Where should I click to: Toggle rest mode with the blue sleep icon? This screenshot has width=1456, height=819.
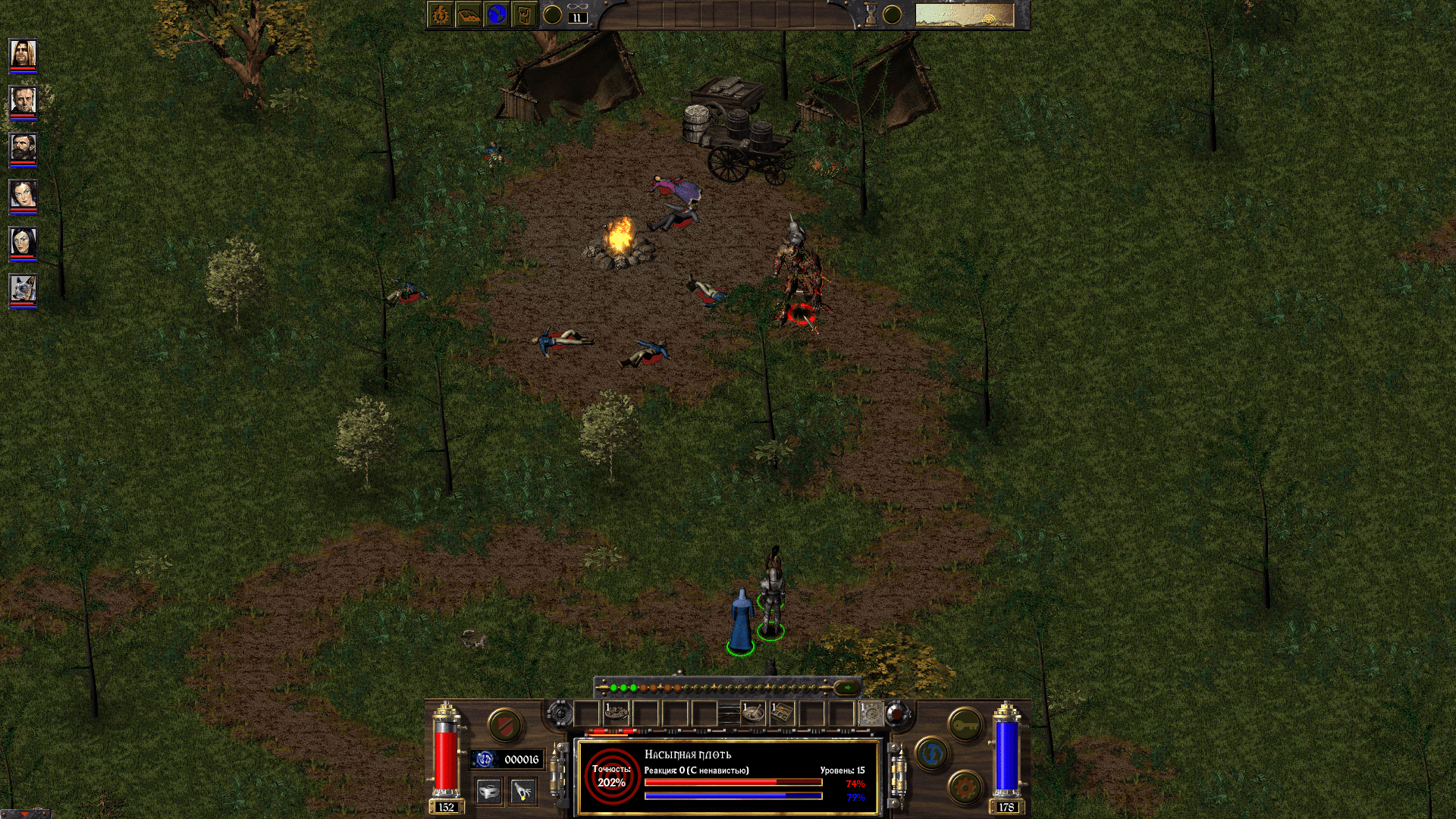pyautogui.click(x=932, y=754)
